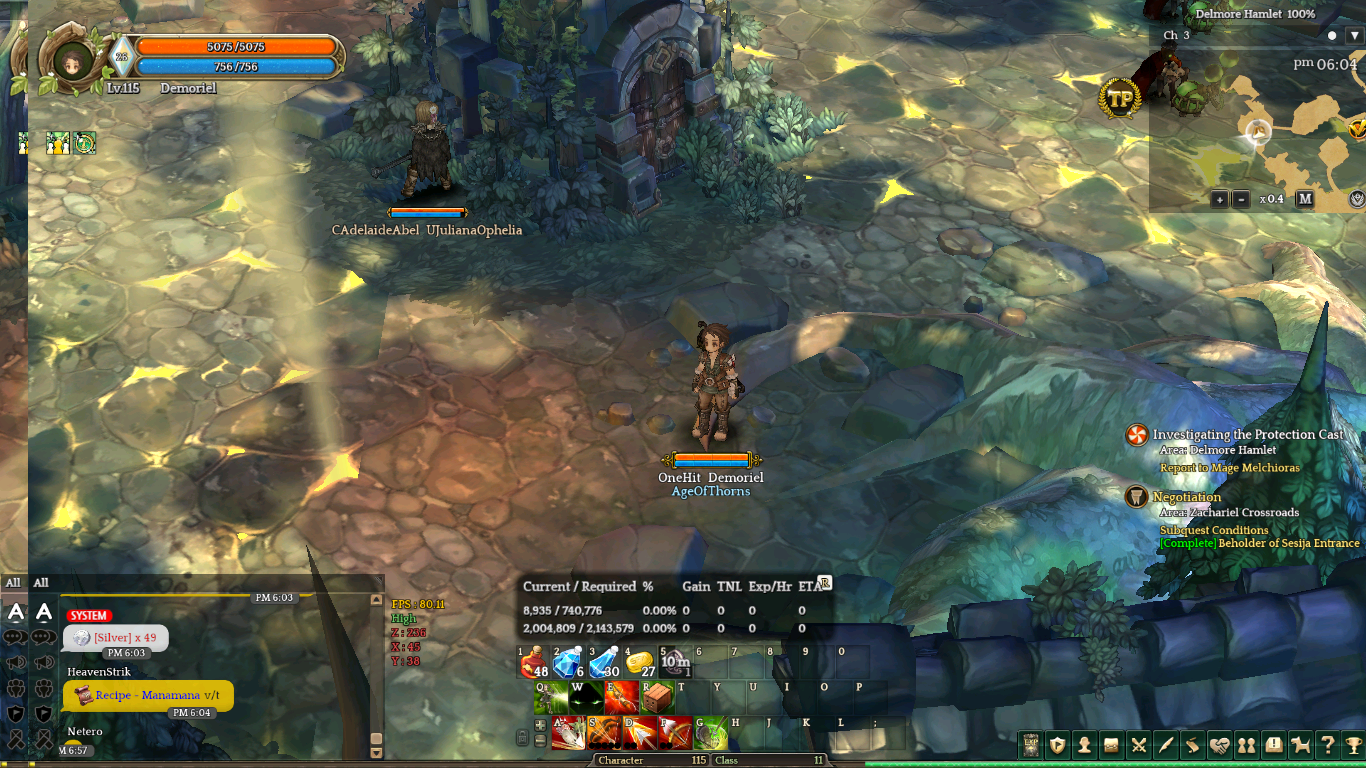
Task: Click the minimap's plus zoom button
Action: (x=1219, y=199)
